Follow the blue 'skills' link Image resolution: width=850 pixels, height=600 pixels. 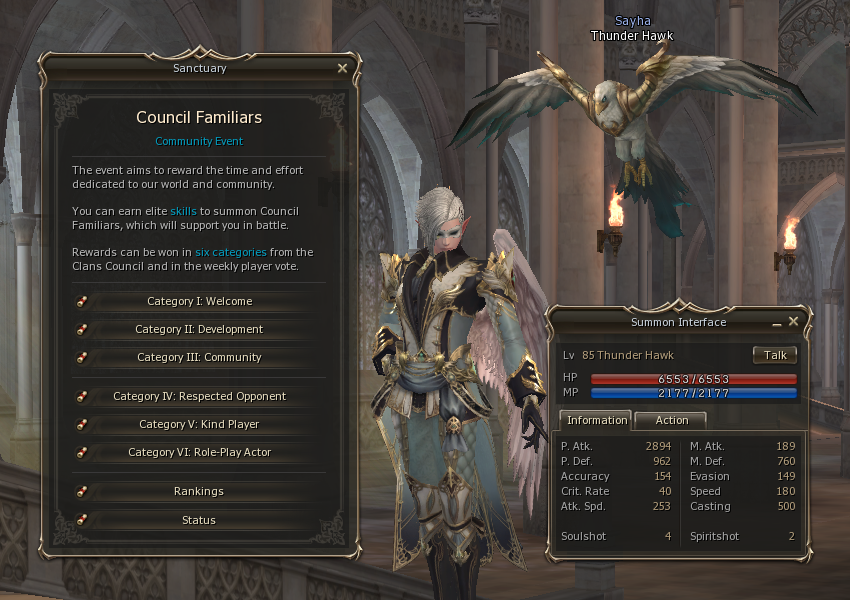[x=183, y=211]
